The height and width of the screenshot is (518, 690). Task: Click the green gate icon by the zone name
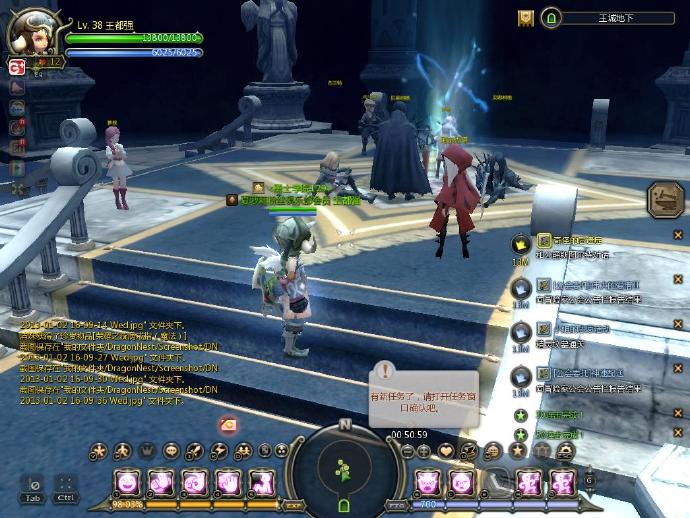(x=551, y=18)
